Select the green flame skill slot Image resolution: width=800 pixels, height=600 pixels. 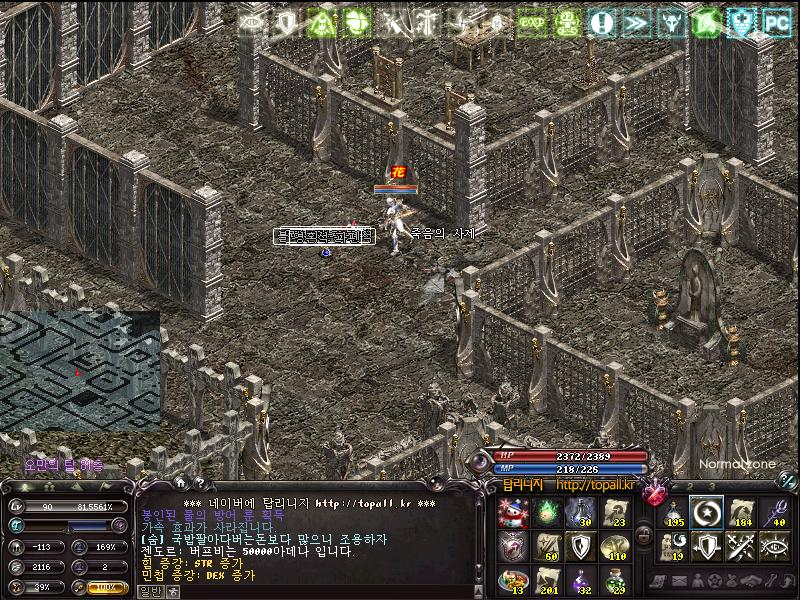tap(548, 513)
